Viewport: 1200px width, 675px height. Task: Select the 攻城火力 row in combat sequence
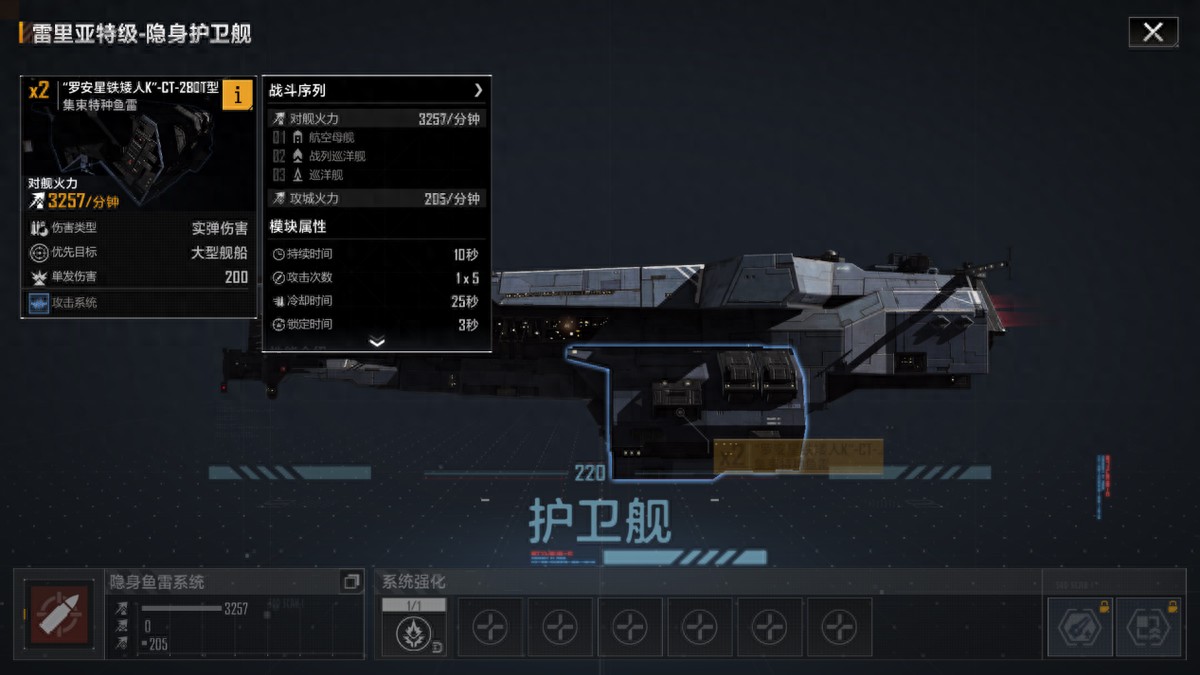376,199
